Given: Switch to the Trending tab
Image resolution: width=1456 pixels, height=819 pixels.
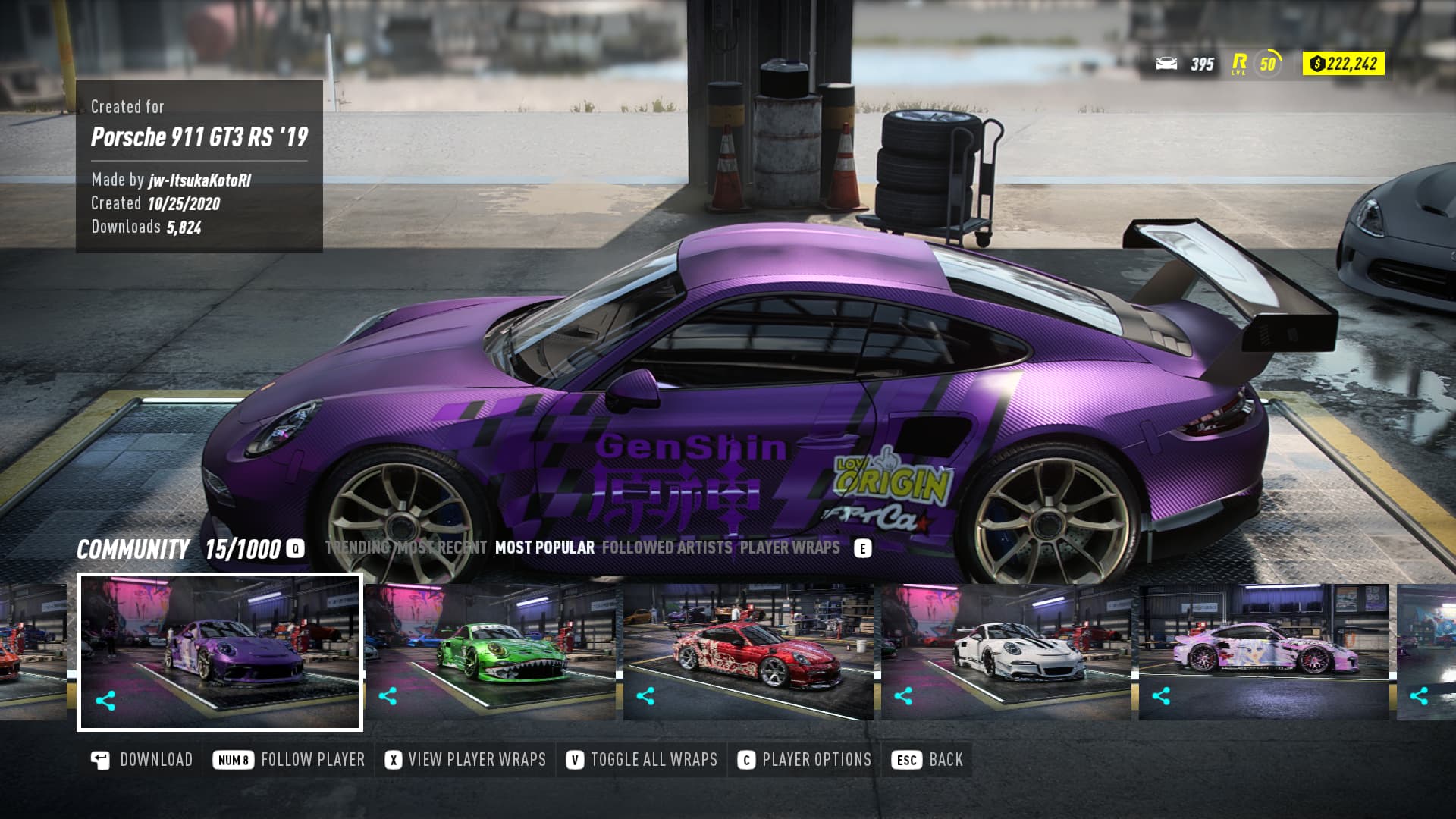Looking at the screenshot, I should 356,548.
